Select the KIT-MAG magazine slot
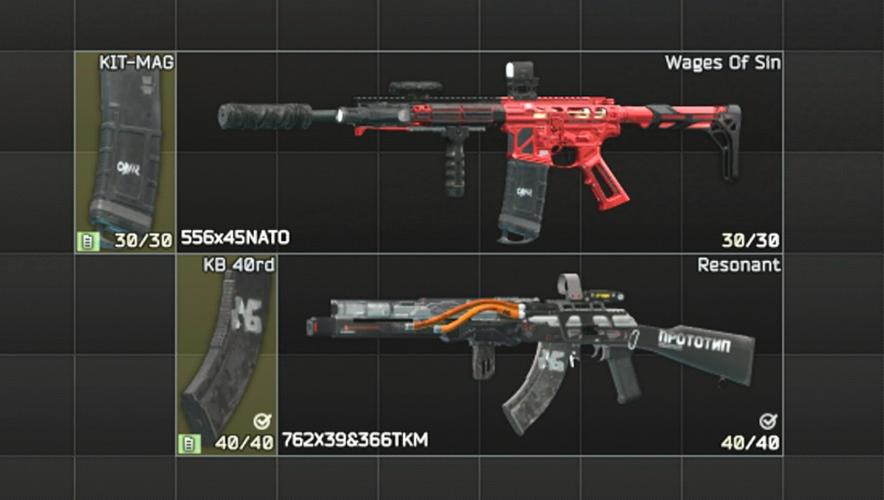 tap(125, 152)
